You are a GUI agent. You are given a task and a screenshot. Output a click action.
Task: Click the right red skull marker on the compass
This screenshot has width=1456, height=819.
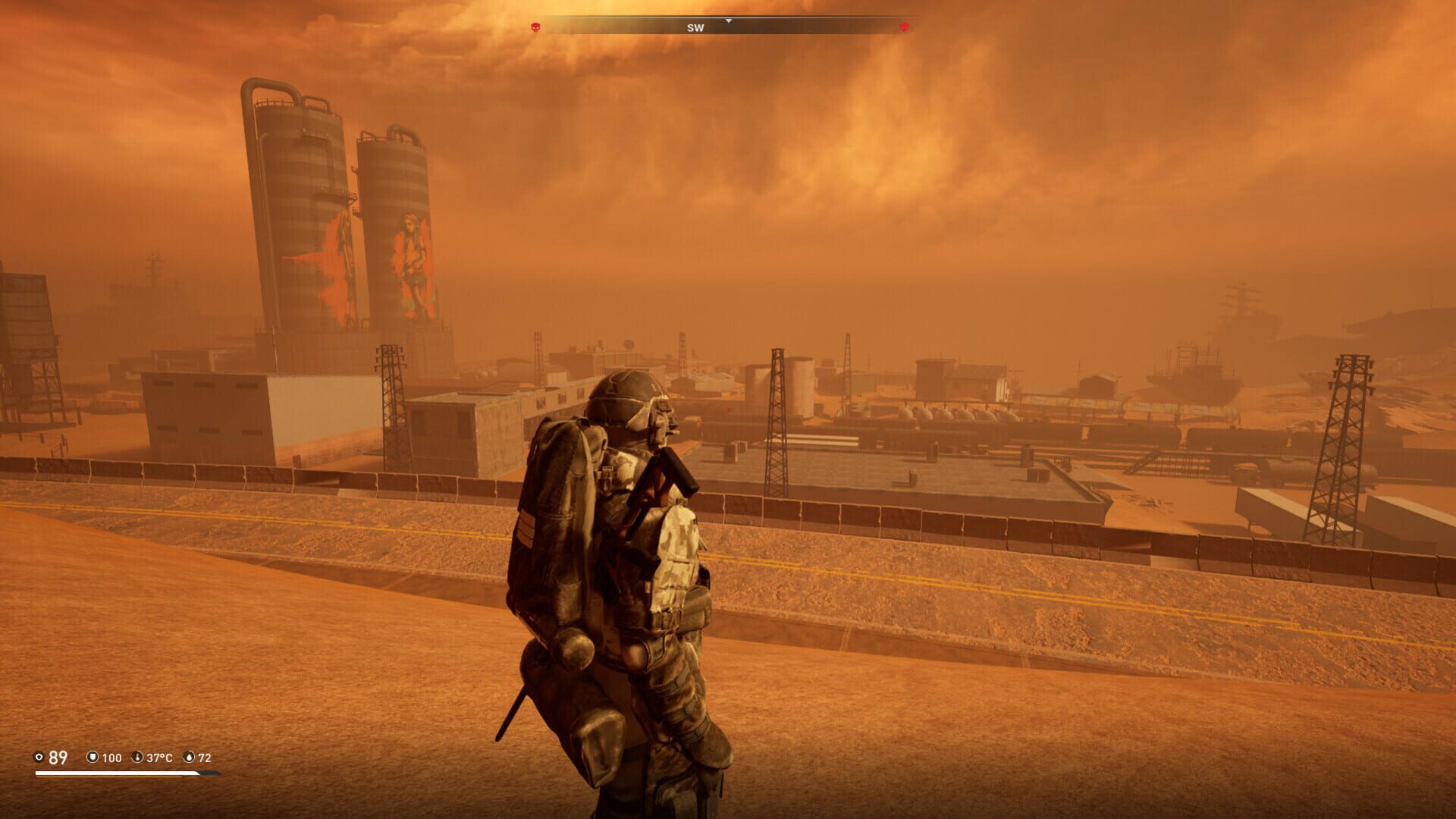(x=903, y=27)
